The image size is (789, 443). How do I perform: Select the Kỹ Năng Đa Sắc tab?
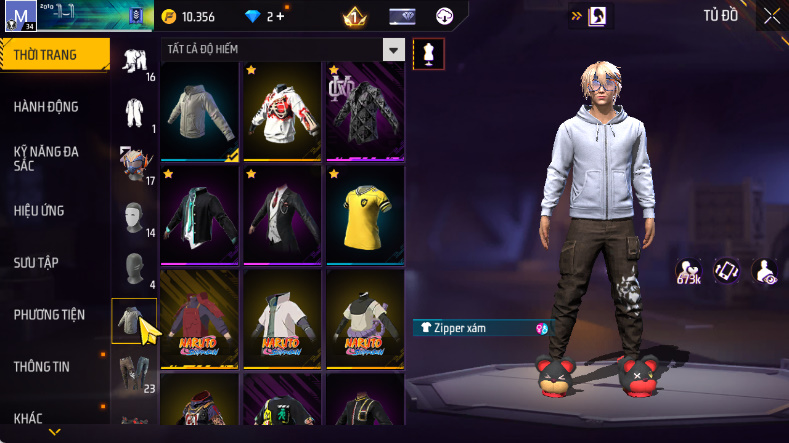click(x=46, y=158)
